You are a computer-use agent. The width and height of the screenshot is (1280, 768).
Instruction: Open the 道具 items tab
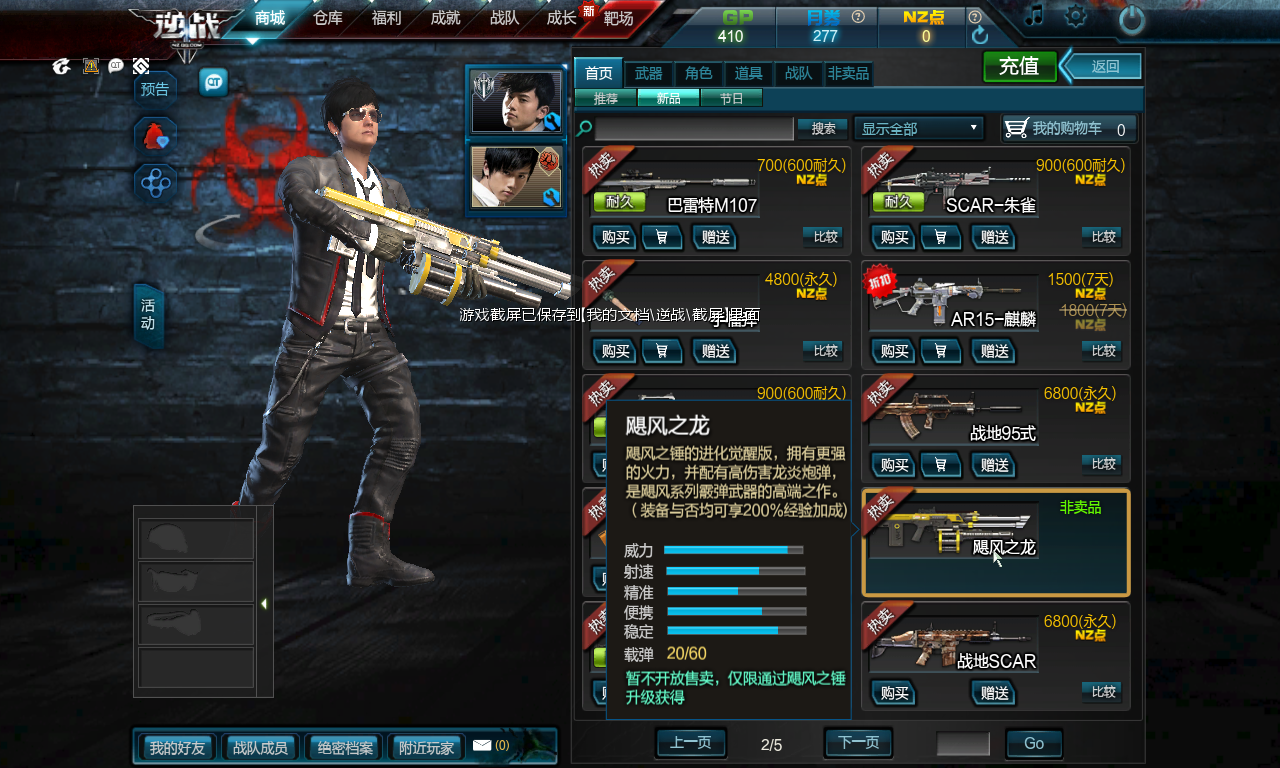[x=748, y=74]
